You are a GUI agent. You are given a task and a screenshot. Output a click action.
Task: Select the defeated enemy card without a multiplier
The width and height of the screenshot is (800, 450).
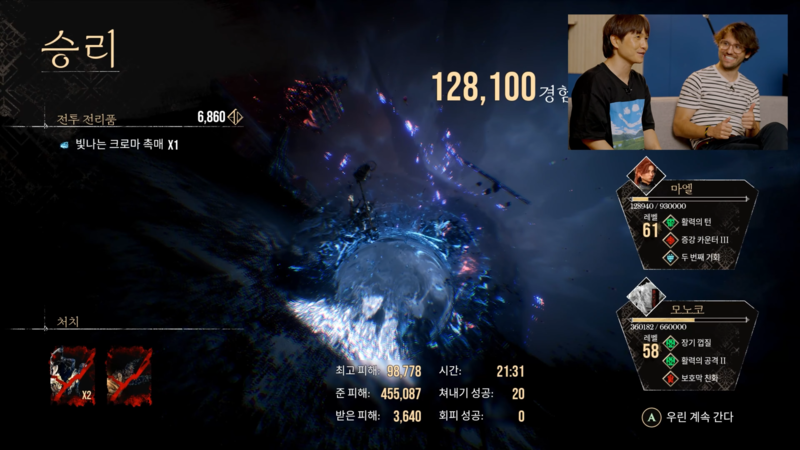click(x=129, y=375)
